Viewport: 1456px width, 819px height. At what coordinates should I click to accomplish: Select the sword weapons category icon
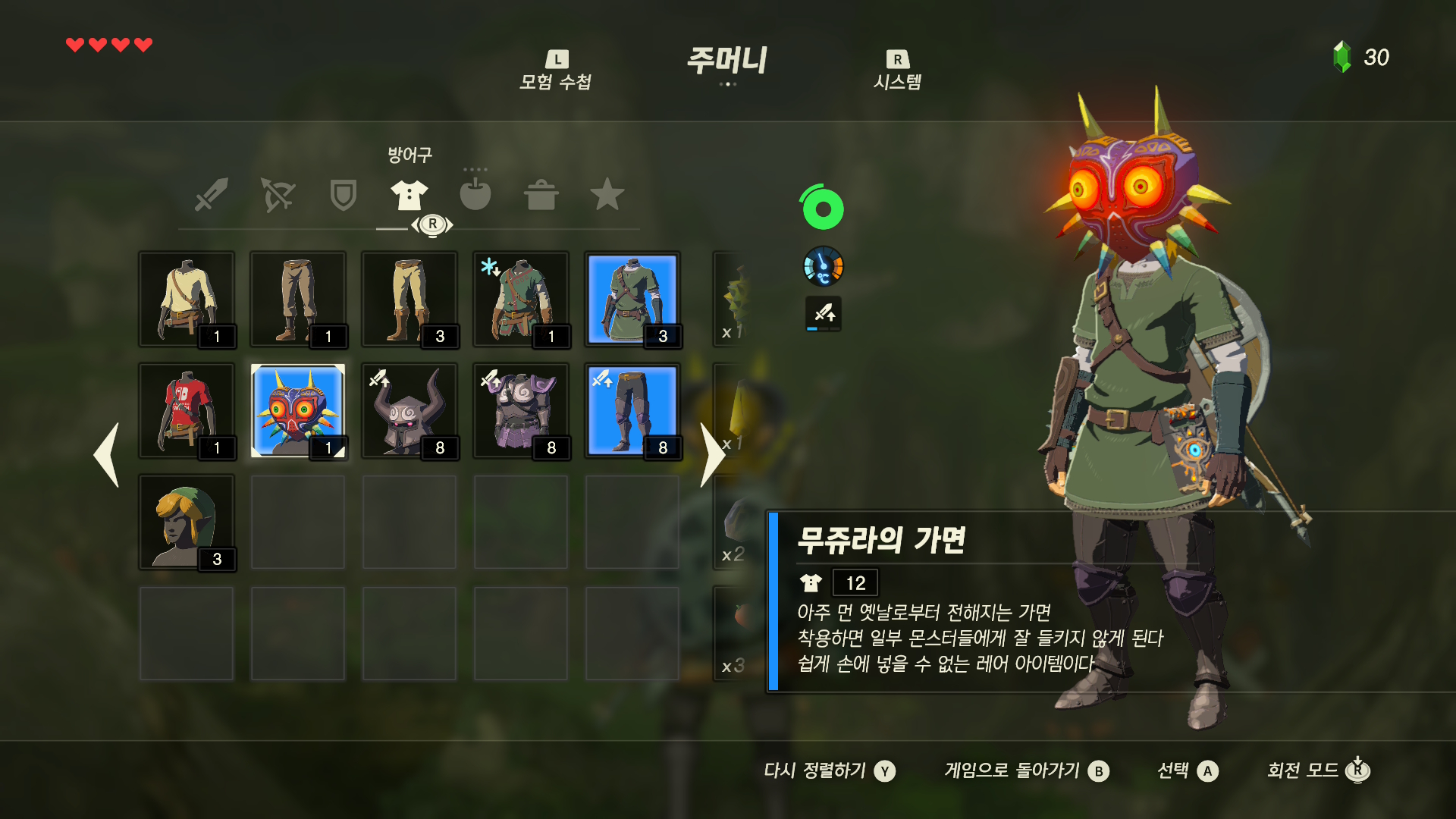(212, 195)
